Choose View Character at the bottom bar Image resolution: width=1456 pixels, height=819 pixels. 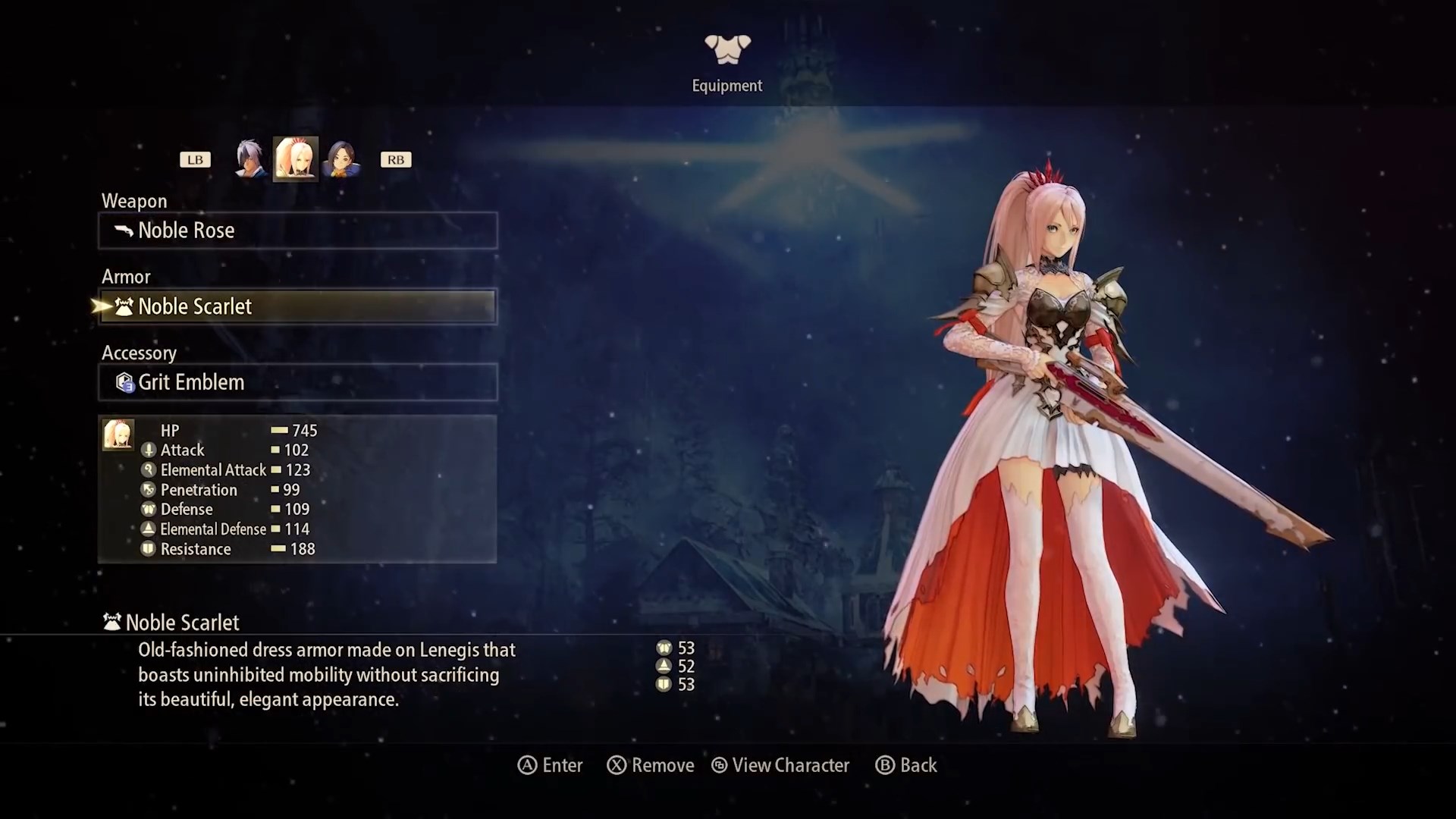point(781,765)
